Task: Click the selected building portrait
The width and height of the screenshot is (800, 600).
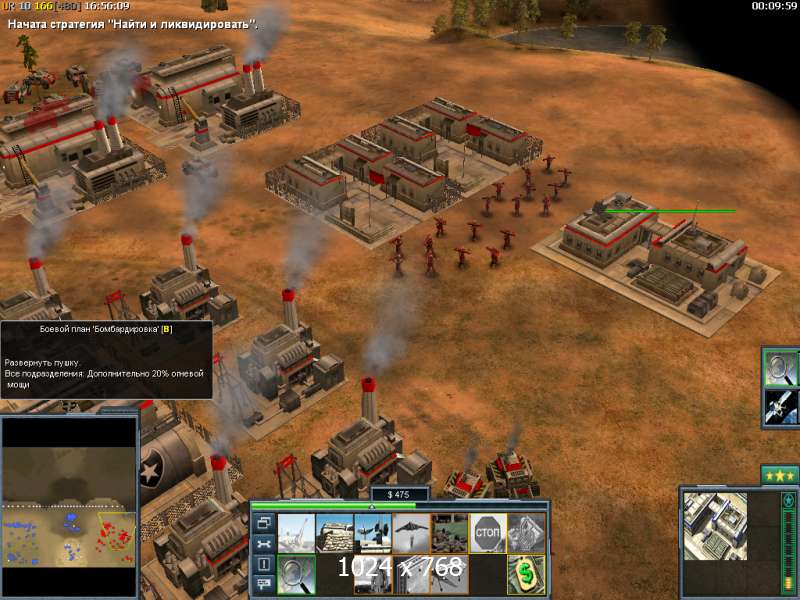Action: point(715,526)
